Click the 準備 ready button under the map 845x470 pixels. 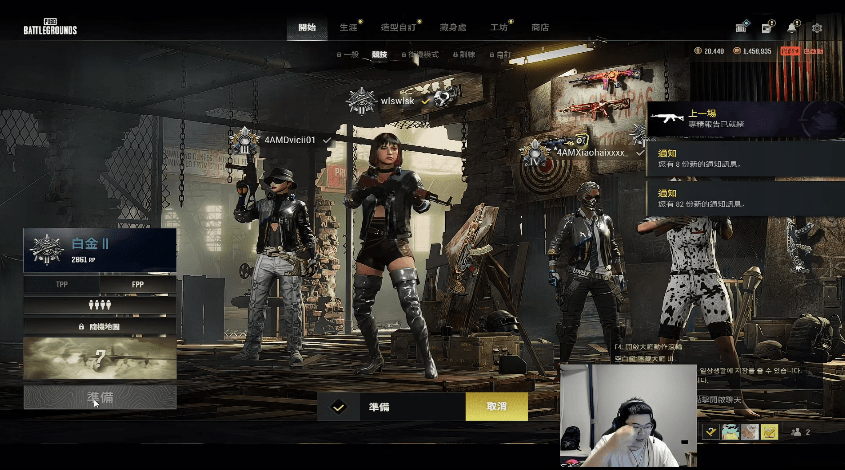(x=100, y=397)
